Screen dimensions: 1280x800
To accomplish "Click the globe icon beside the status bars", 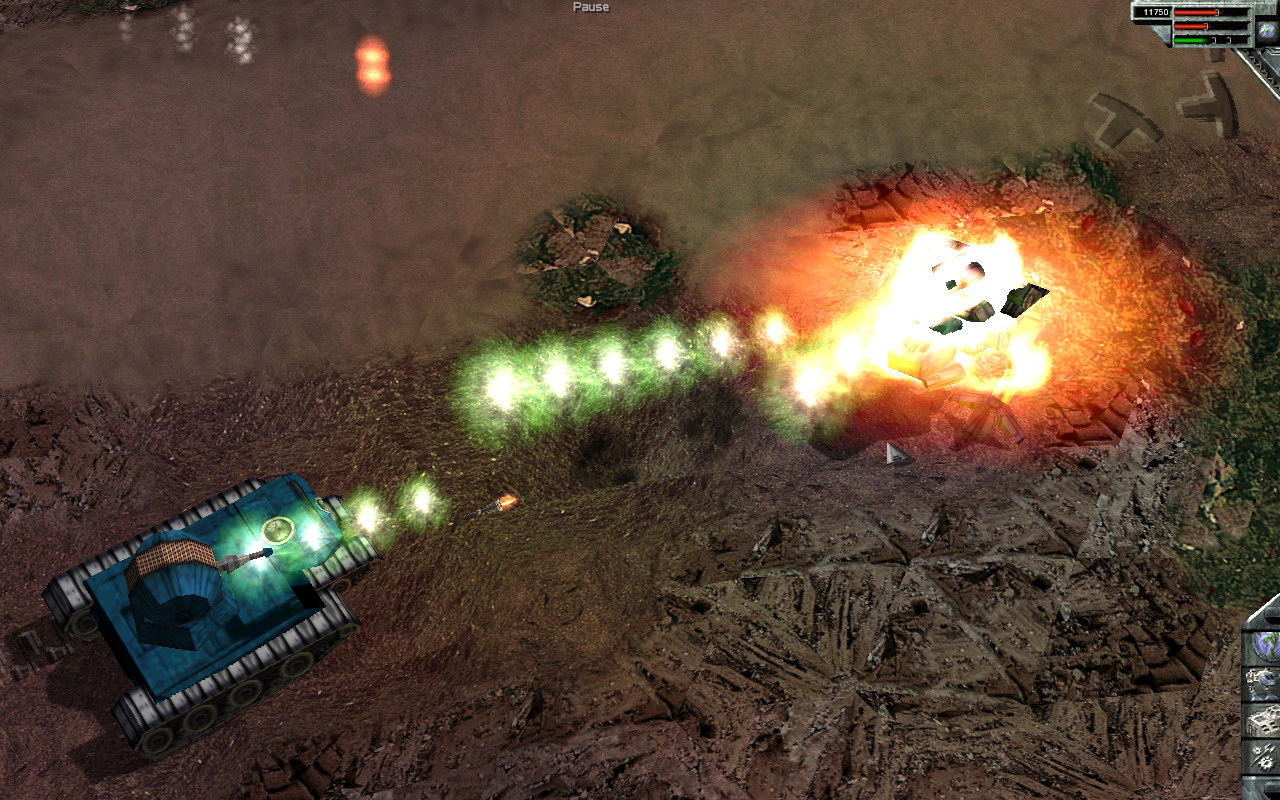I will (x=1267, y=30).
